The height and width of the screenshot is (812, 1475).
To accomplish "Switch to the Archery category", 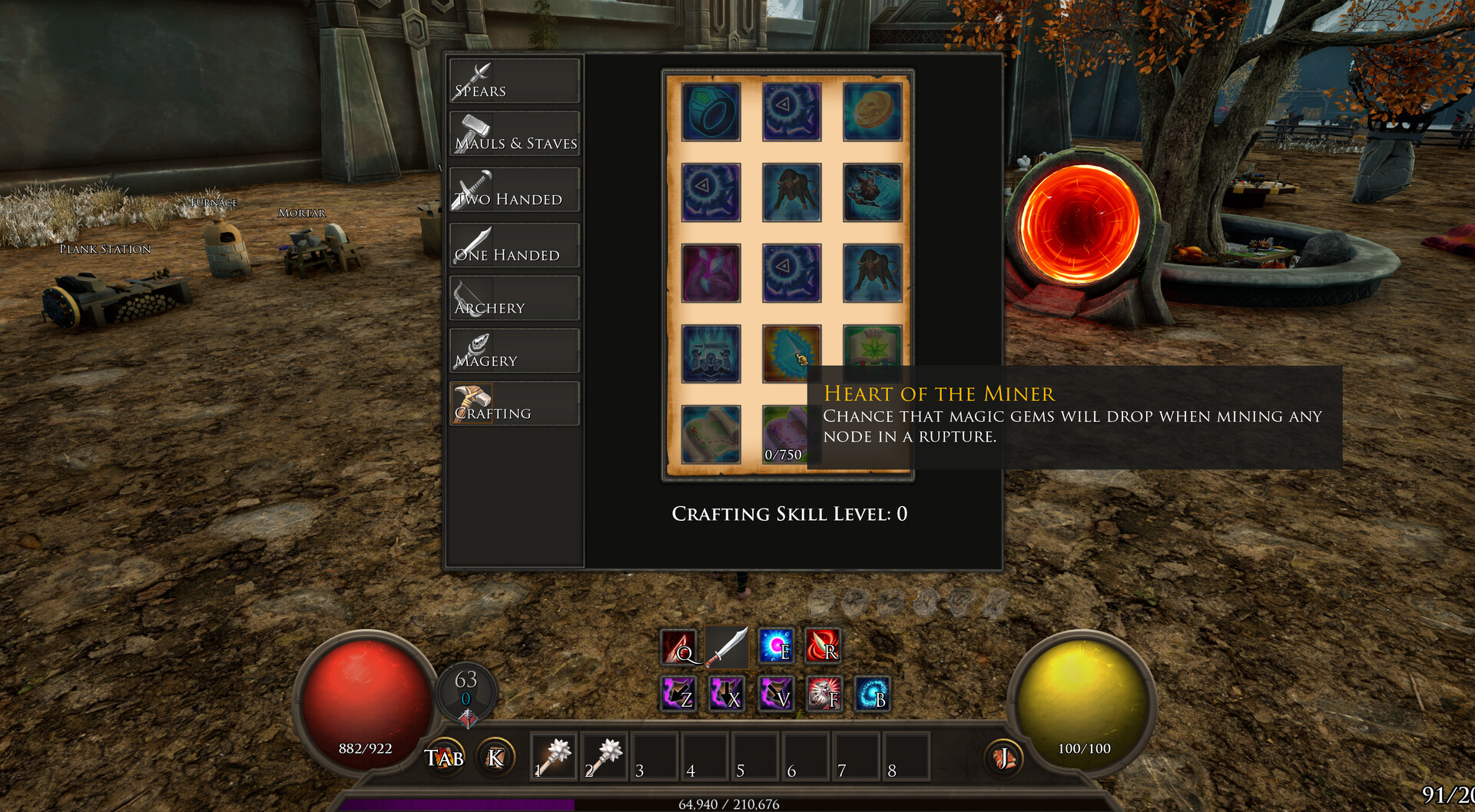I will pyautogui.click(x=513, y=298).
